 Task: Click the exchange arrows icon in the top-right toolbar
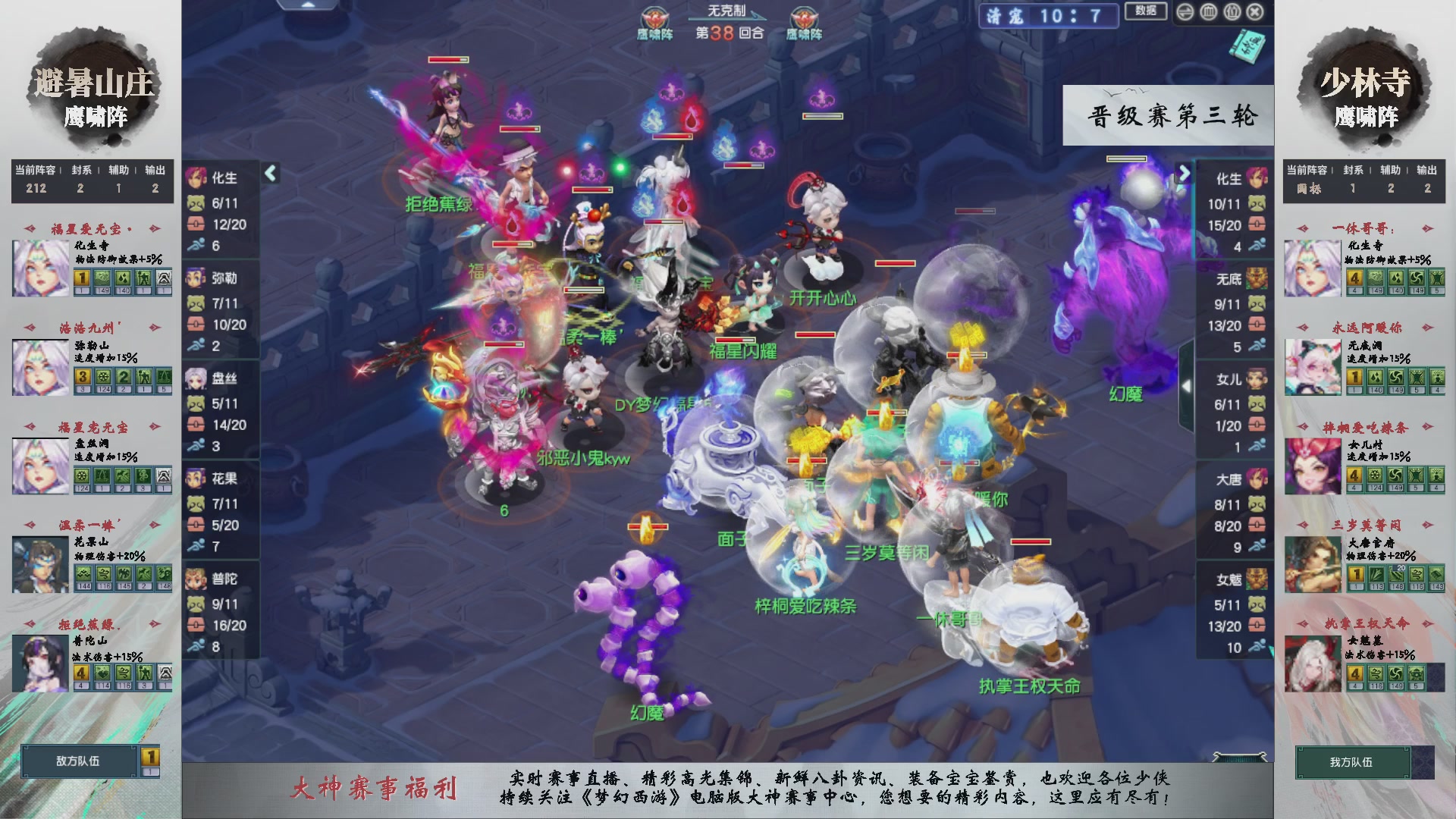tap(1185, 12)
